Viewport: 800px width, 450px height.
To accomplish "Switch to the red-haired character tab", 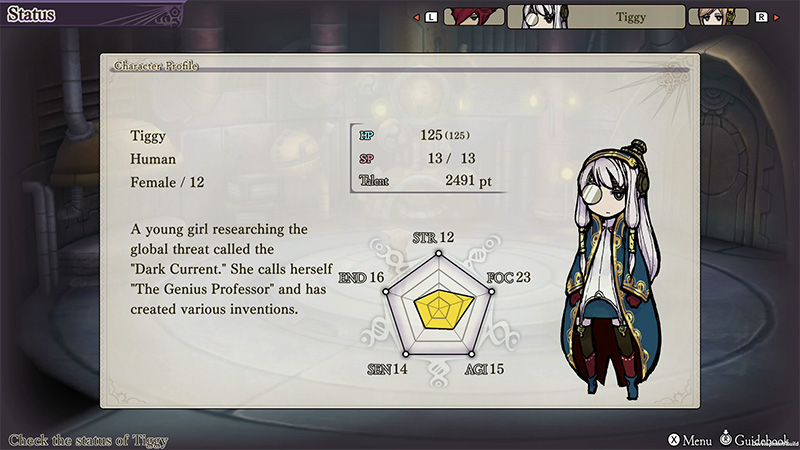I will click(473, 16).
